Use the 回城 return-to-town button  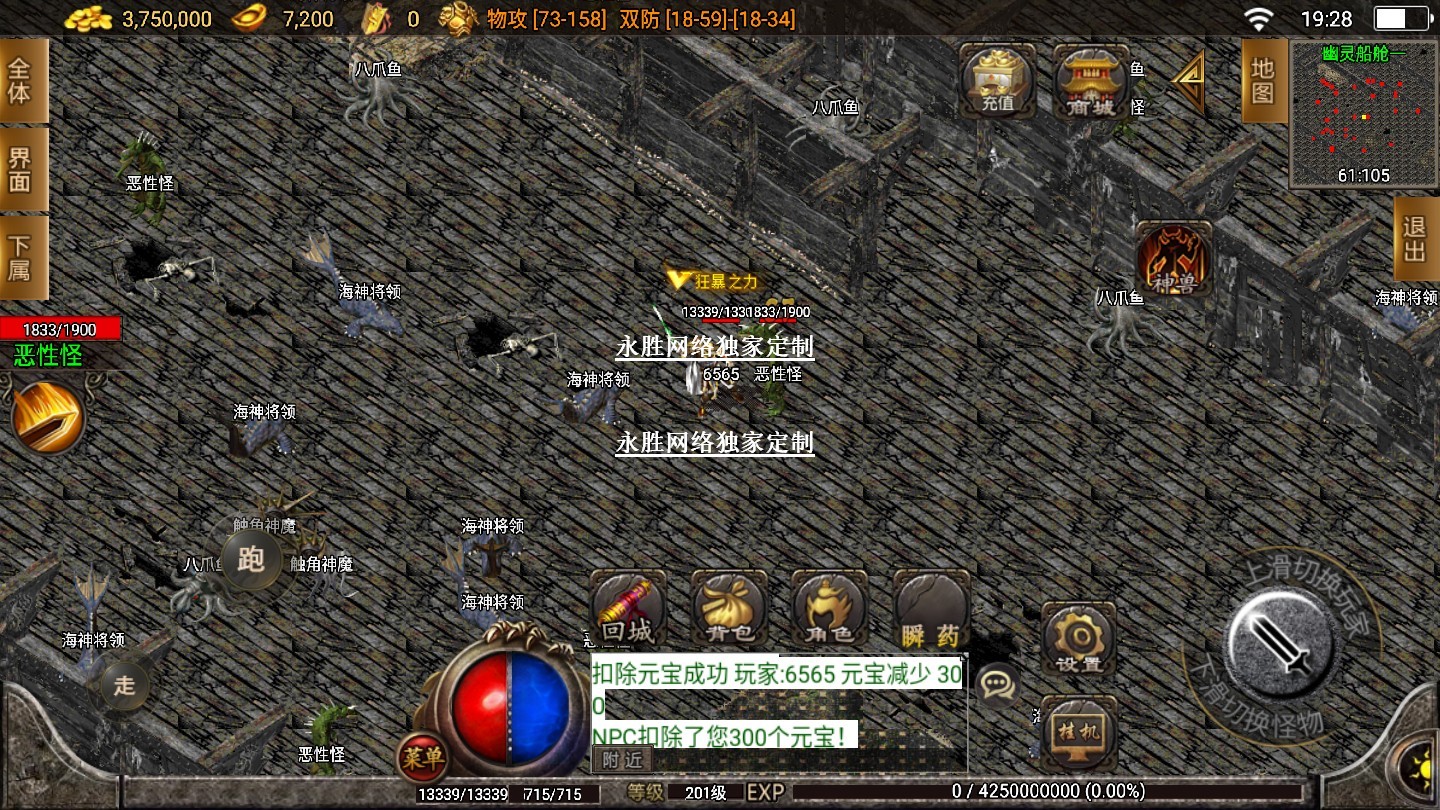628,610
